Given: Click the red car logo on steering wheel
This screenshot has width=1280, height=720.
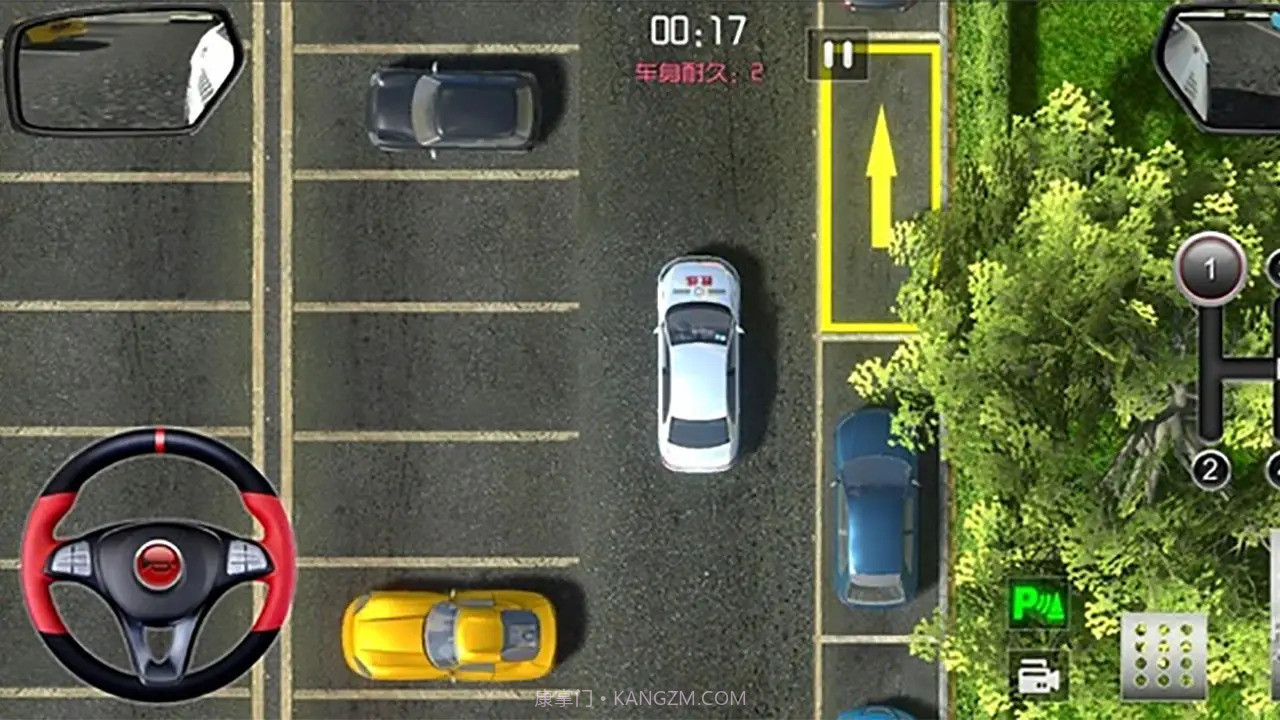Looking at the screenshot, I should (x=156, y=560).
